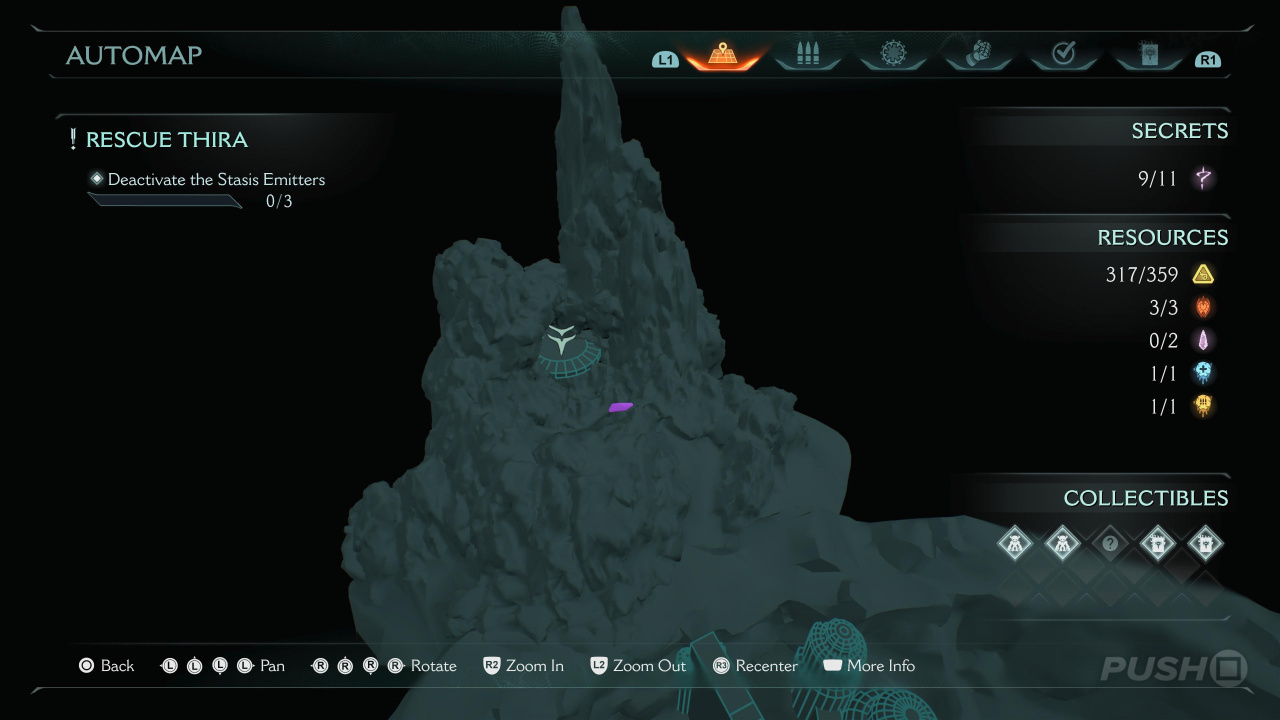
Task: Switch to the gauntlet fist tab
Action: pos(978,55)
